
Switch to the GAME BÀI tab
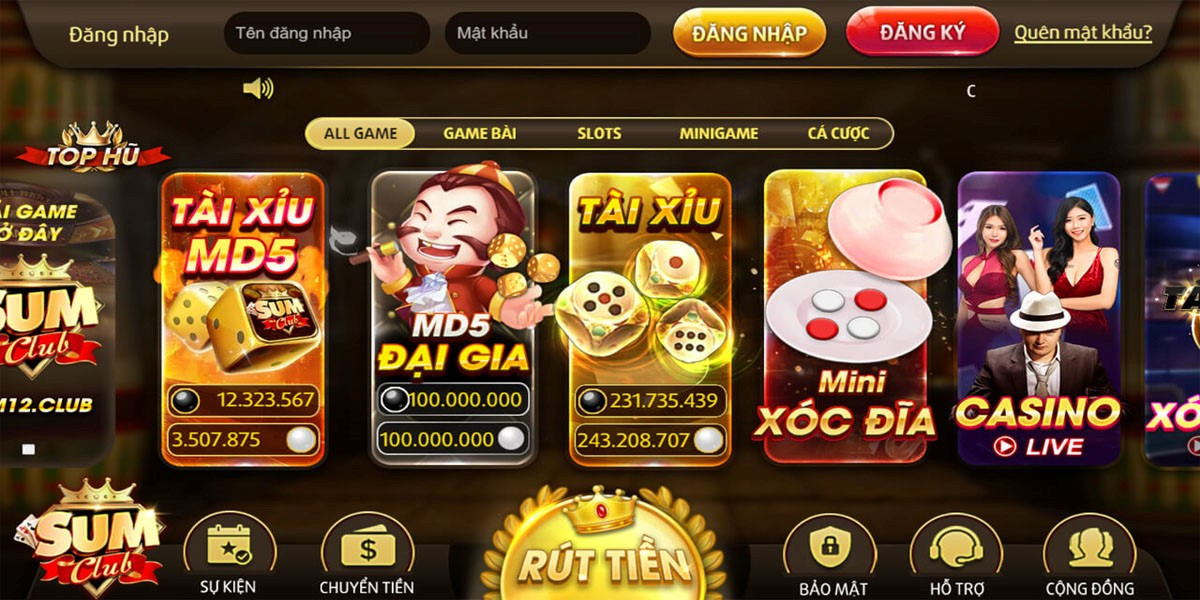(x=480, y=133)
